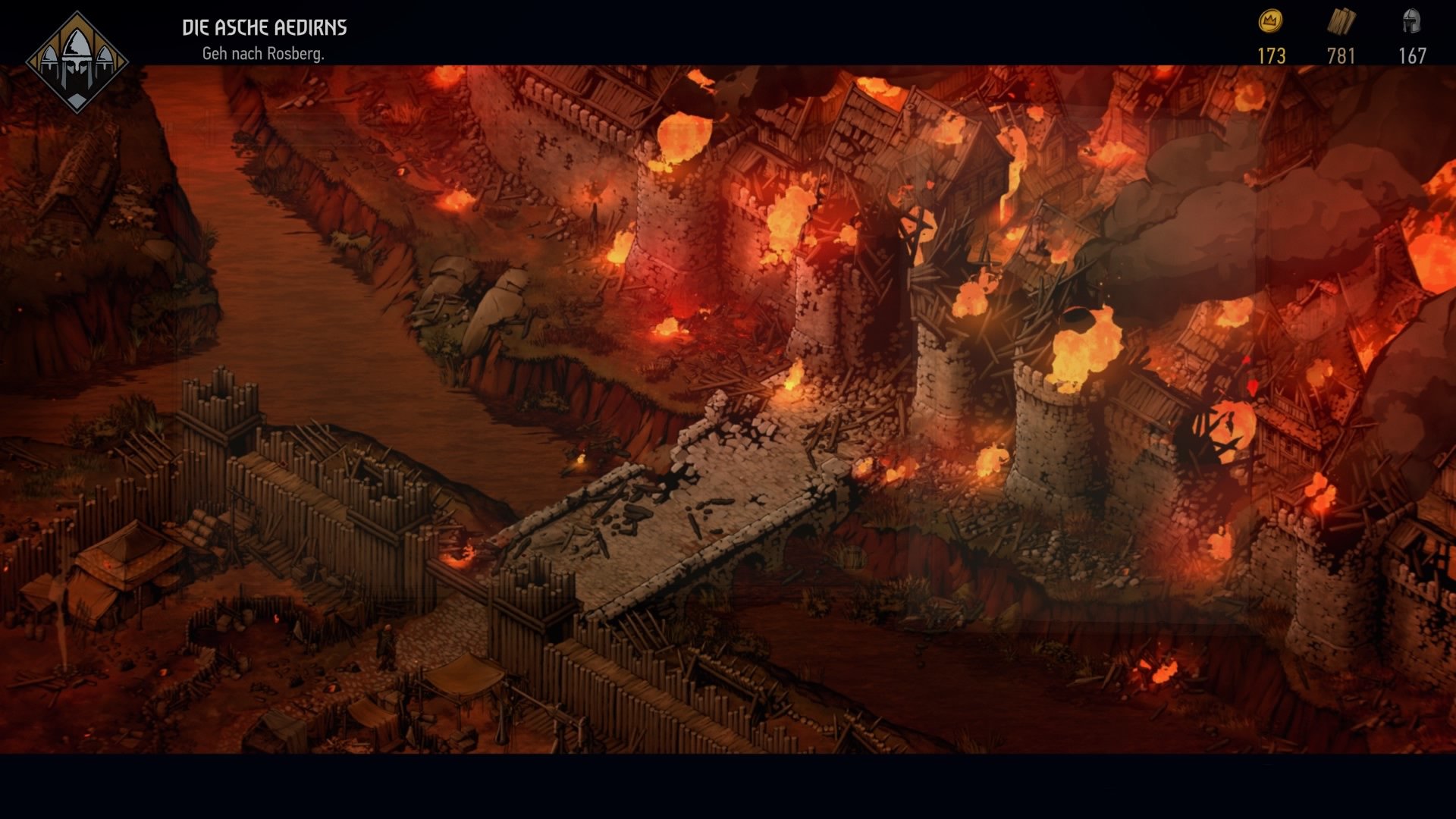Click the quest title 'Die Asche Aedirns'
This screenshot has width=1456, height=819.
click(x=264, y=26)
